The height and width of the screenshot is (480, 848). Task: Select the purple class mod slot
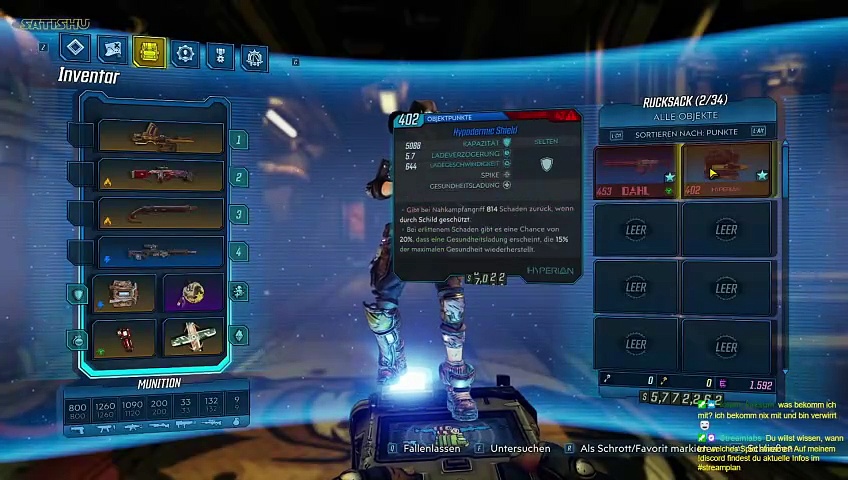click(193, 293)
